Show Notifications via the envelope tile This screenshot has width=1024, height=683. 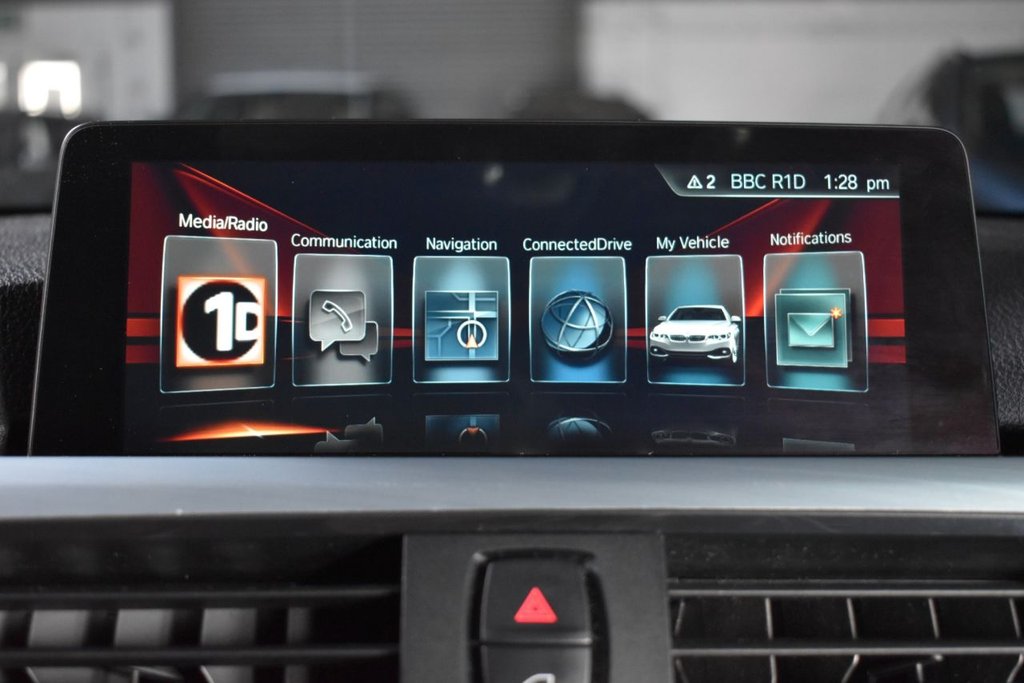click(x=815, y=322)
